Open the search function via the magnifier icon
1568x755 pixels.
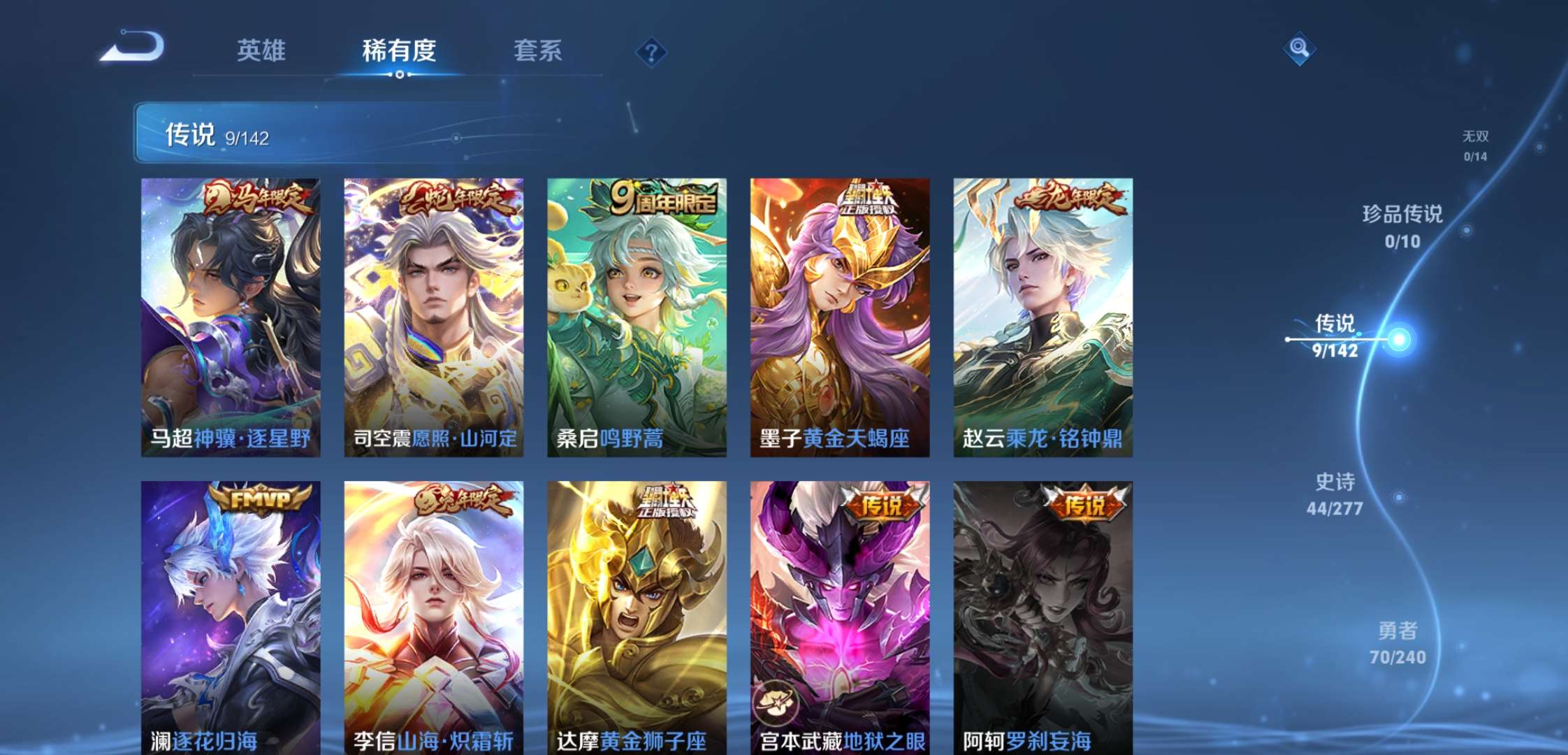coord(1298,50)
